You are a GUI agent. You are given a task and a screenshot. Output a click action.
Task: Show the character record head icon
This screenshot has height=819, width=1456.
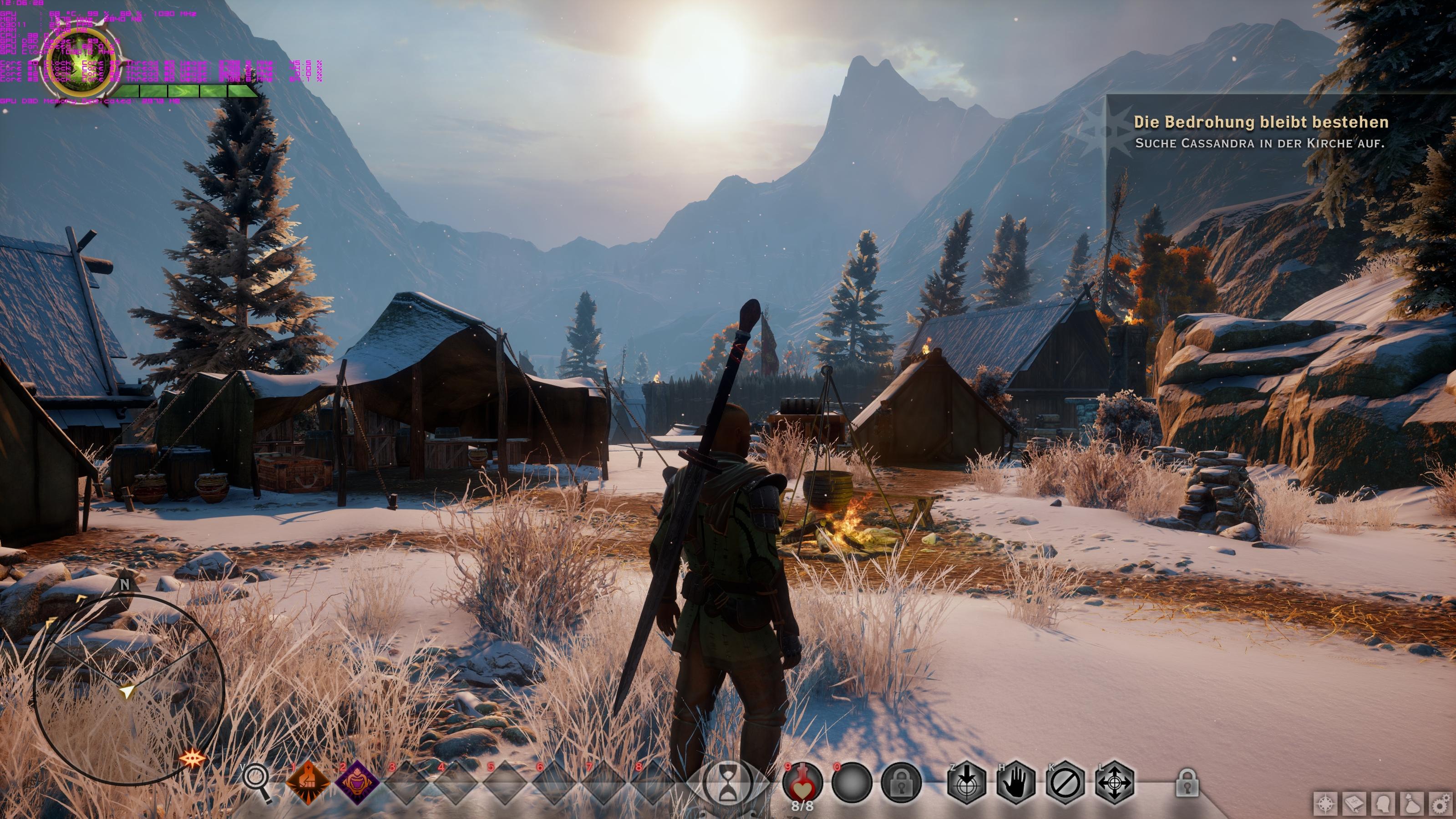(x=1384, y=804)
